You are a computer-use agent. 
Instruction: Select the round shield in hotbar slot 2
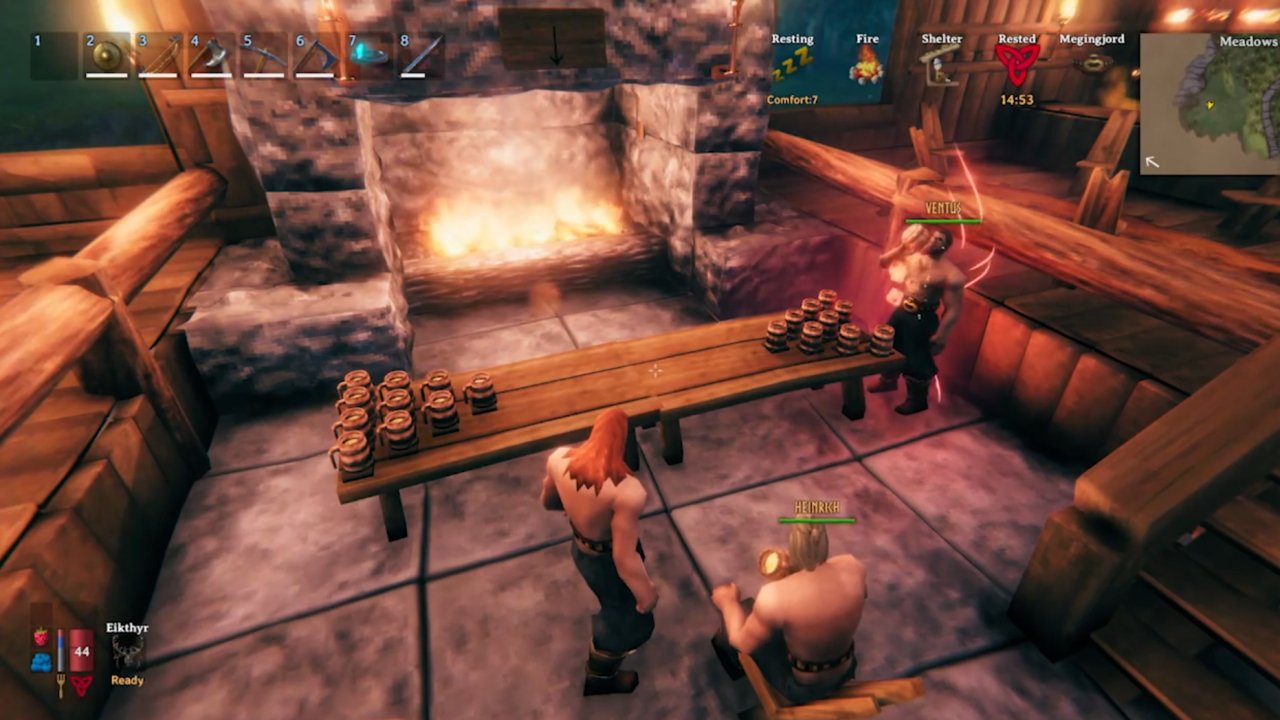(106, 56)
